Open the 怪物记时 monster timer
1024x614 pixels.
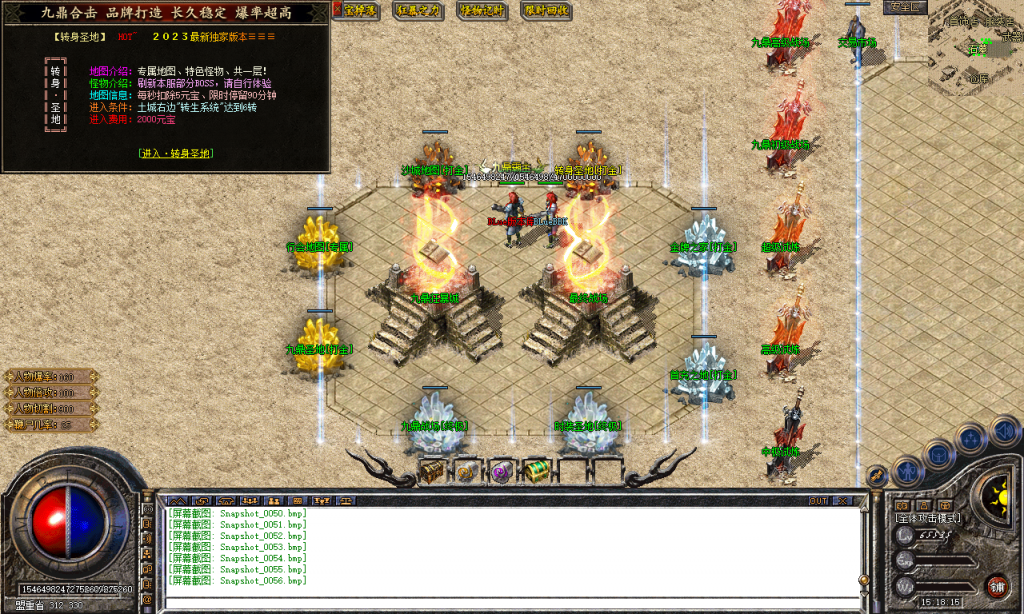(x=483, y=10)
